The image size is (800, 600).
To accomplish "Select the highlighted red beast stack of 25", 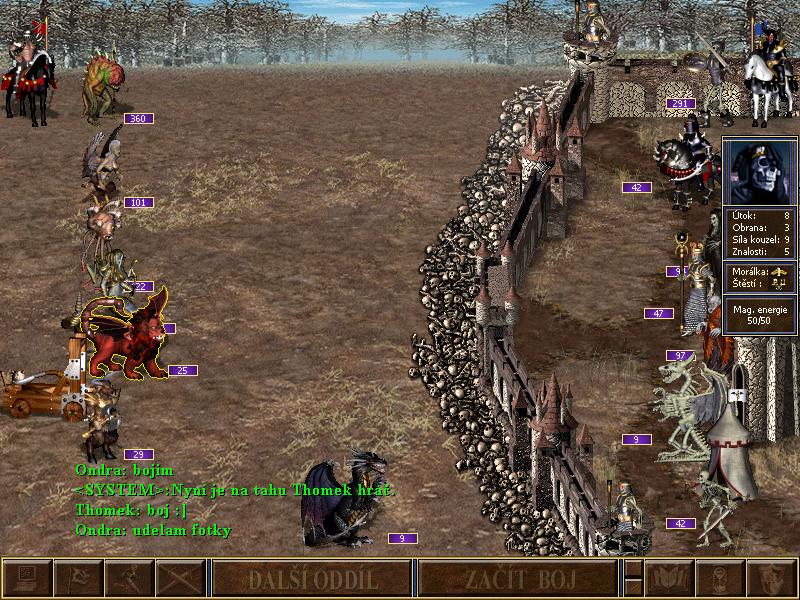I will coord(125,340).
